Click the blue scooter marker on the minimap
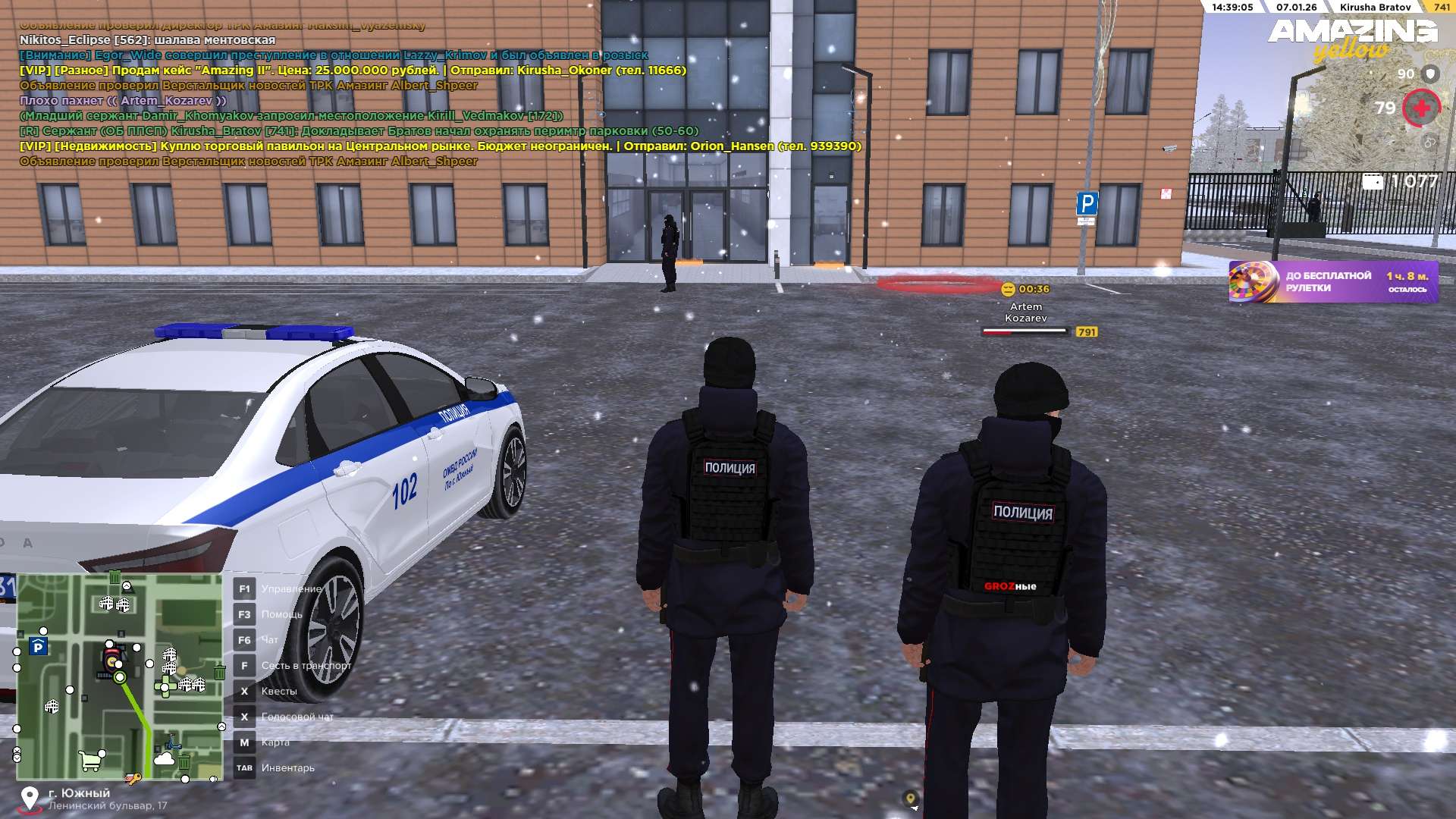The height and width of the screenshot is (819, 1456). pyautogui.click(x=174, y=742)
